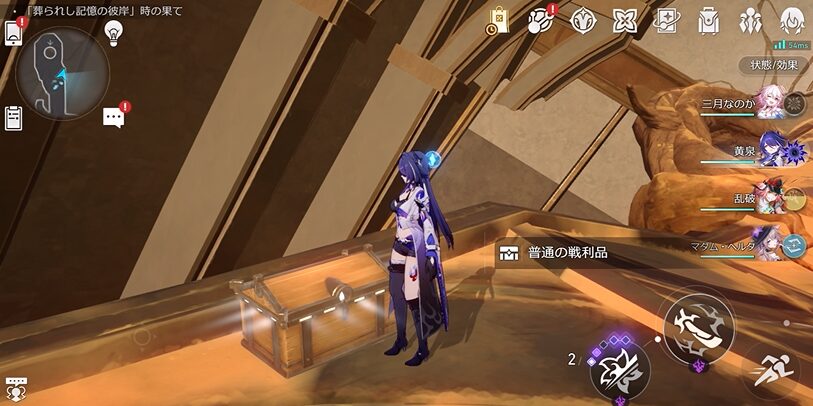This screenshot has width=813, height=406.
Task: Open the 状態/効果 status panel
Action: 775,65
